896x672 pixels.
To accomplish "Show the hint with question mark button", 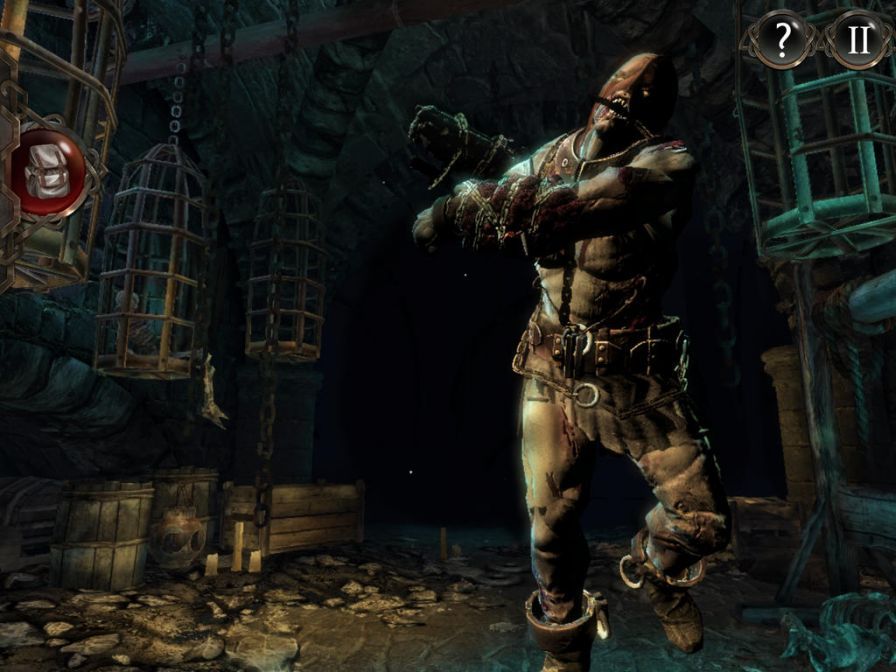I will pyautogui.click(x=783, y=39).
